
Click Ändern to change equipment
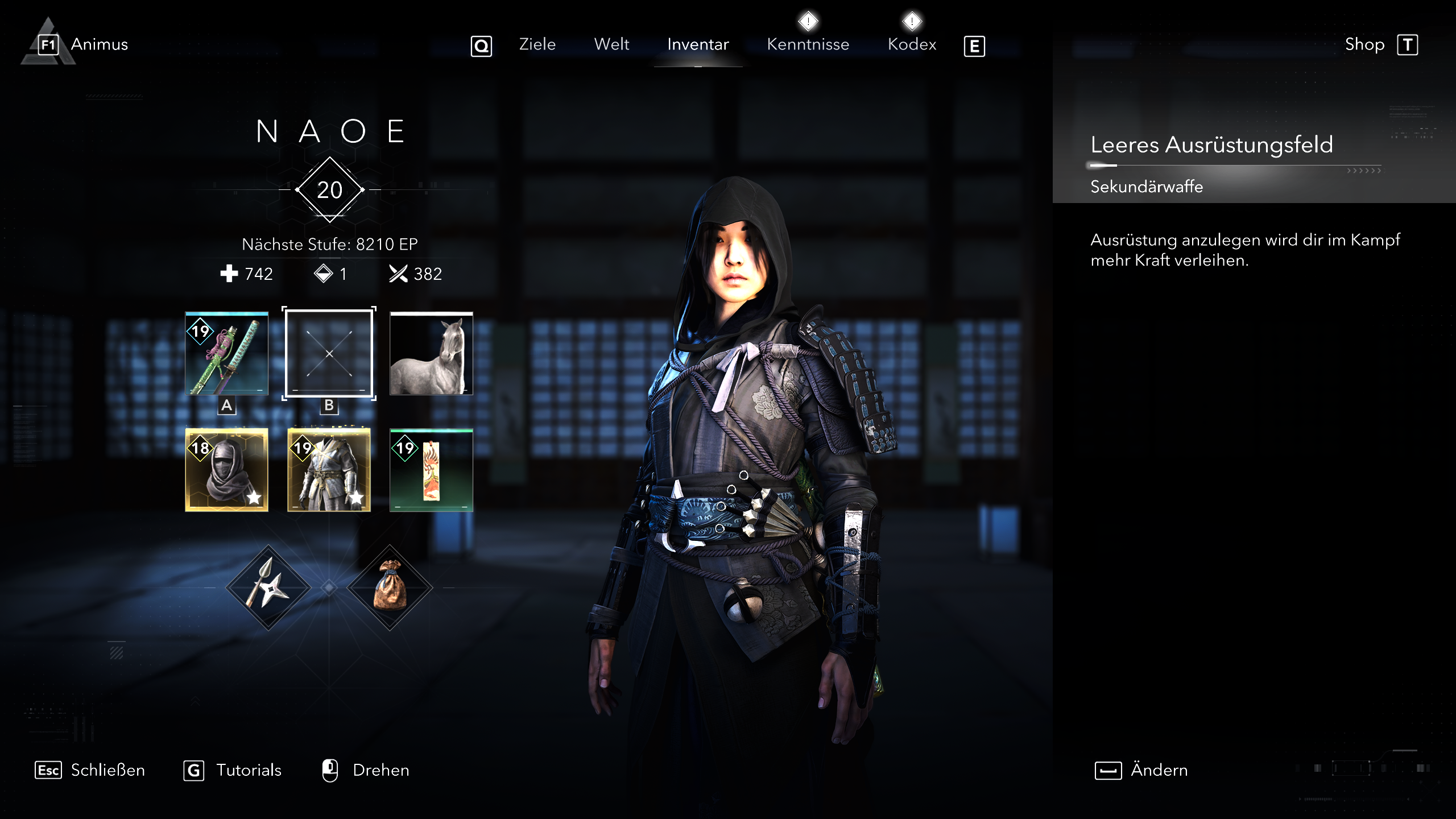click(x=1158, y=770)
